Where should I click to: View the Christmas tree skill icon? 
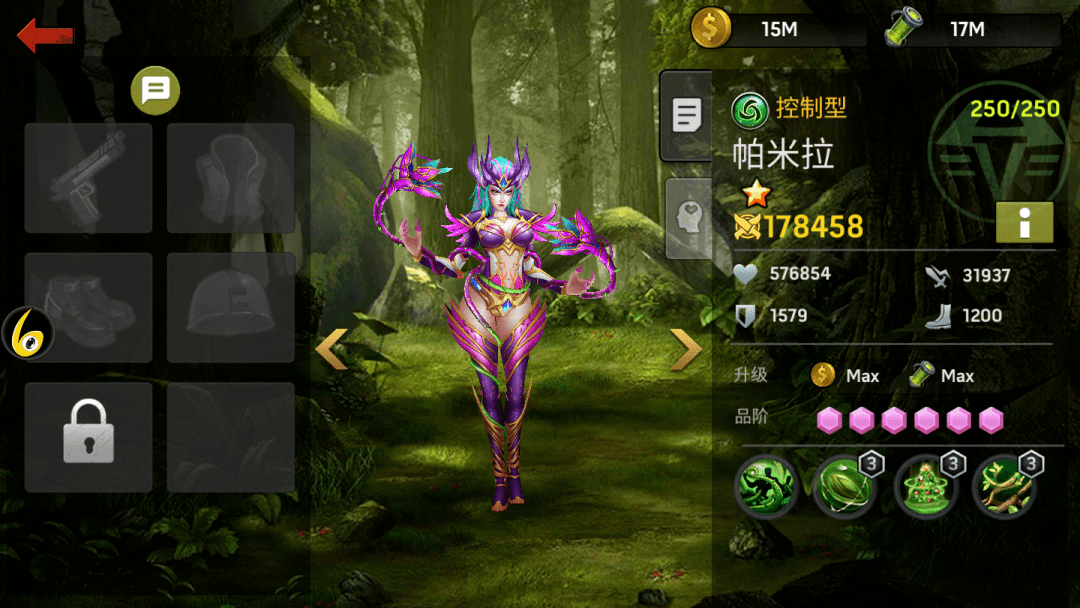click(x=925, y=486)
